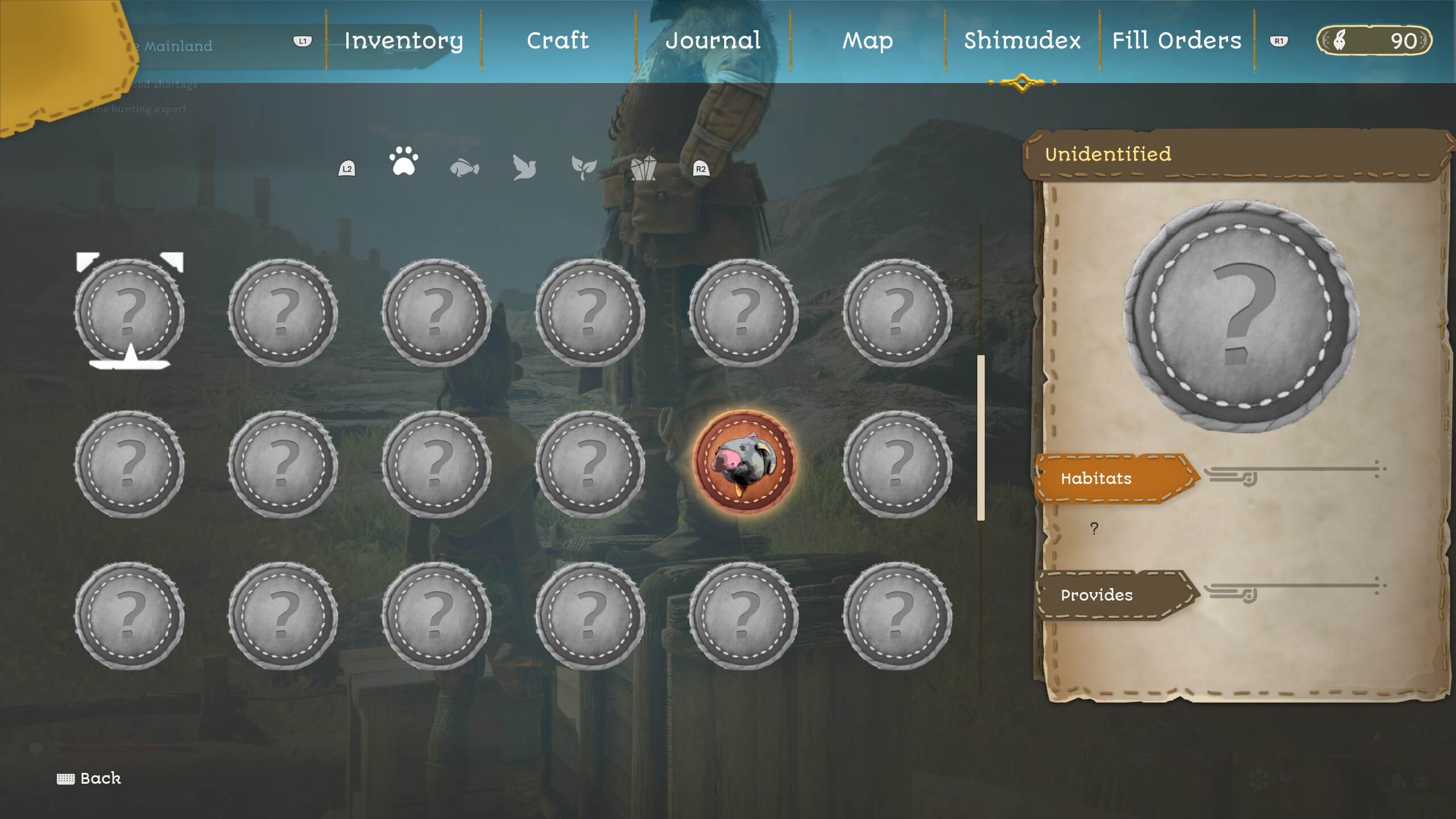Click the large unidentified entry portrait

1241,316
